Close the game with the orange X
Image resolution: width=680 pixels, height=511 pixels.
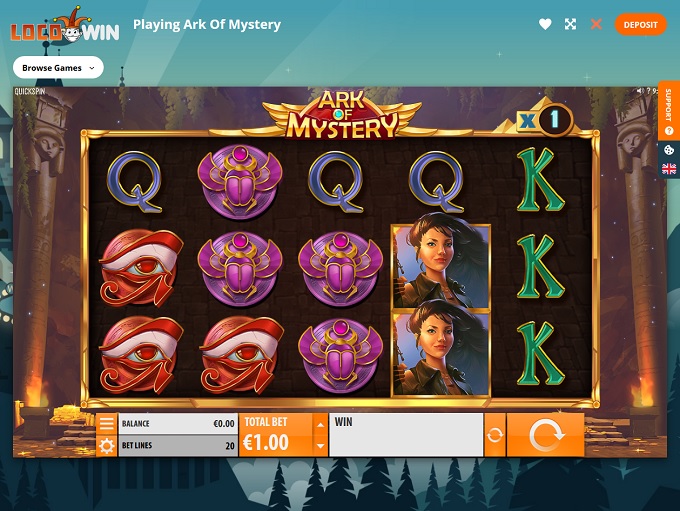coord(597,24)
